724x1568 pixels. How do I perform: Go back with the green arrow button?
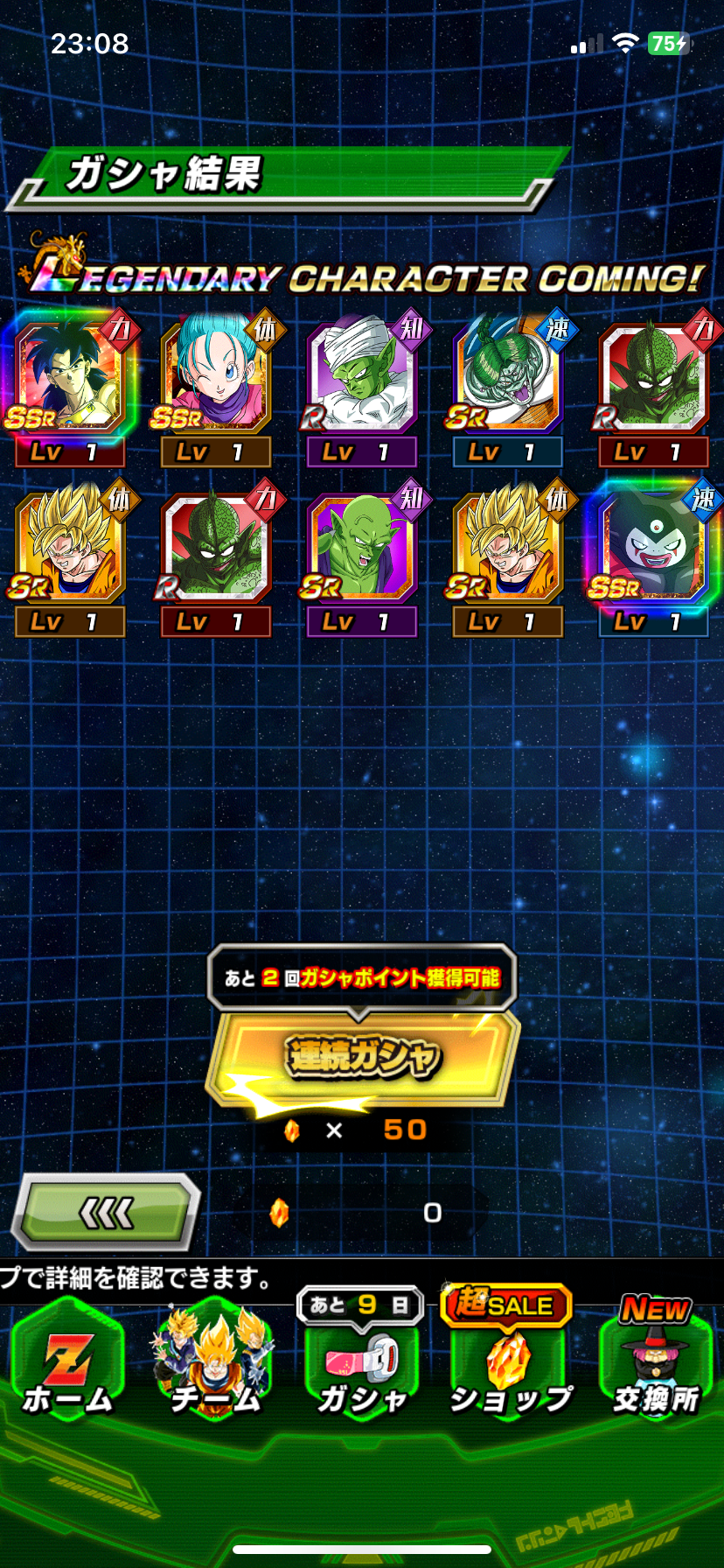pyautogui.click(x=106, y=1212)
